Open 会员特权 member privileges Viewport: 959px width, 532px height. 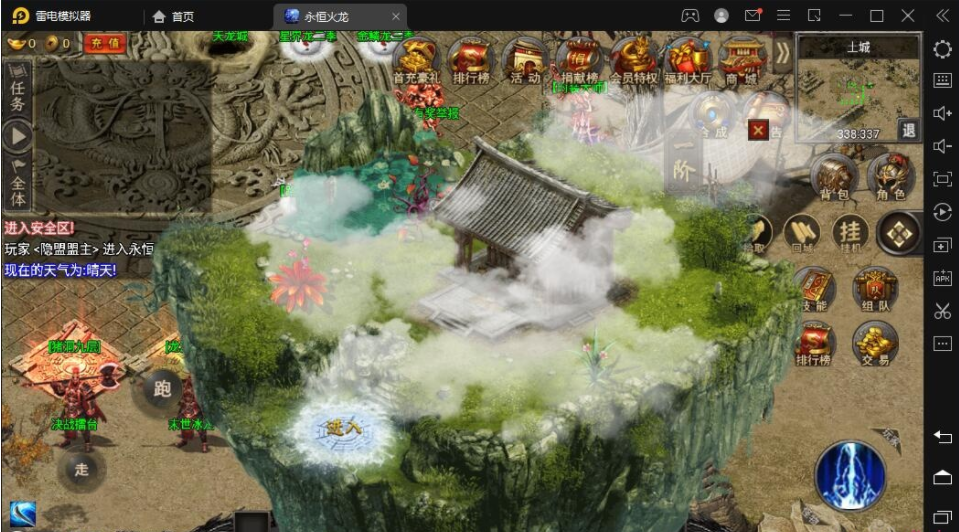633,61
